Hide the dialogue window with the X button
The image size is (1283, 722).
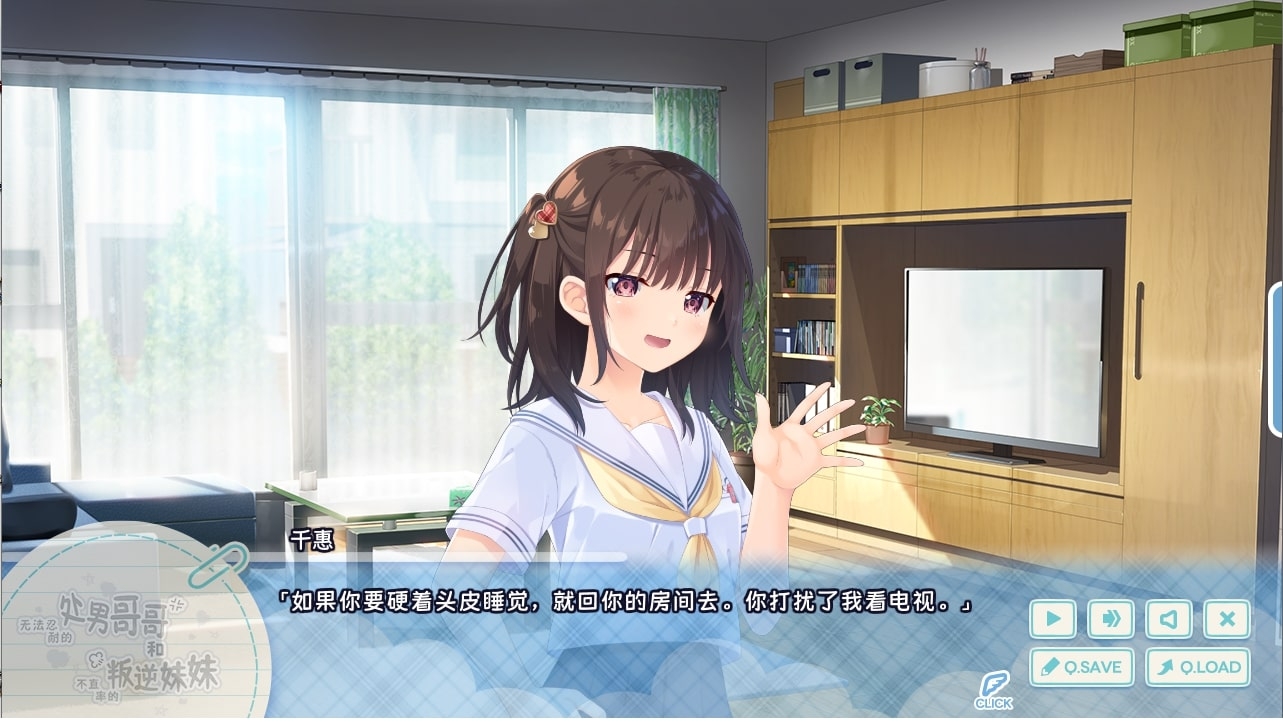[1226, 619]
